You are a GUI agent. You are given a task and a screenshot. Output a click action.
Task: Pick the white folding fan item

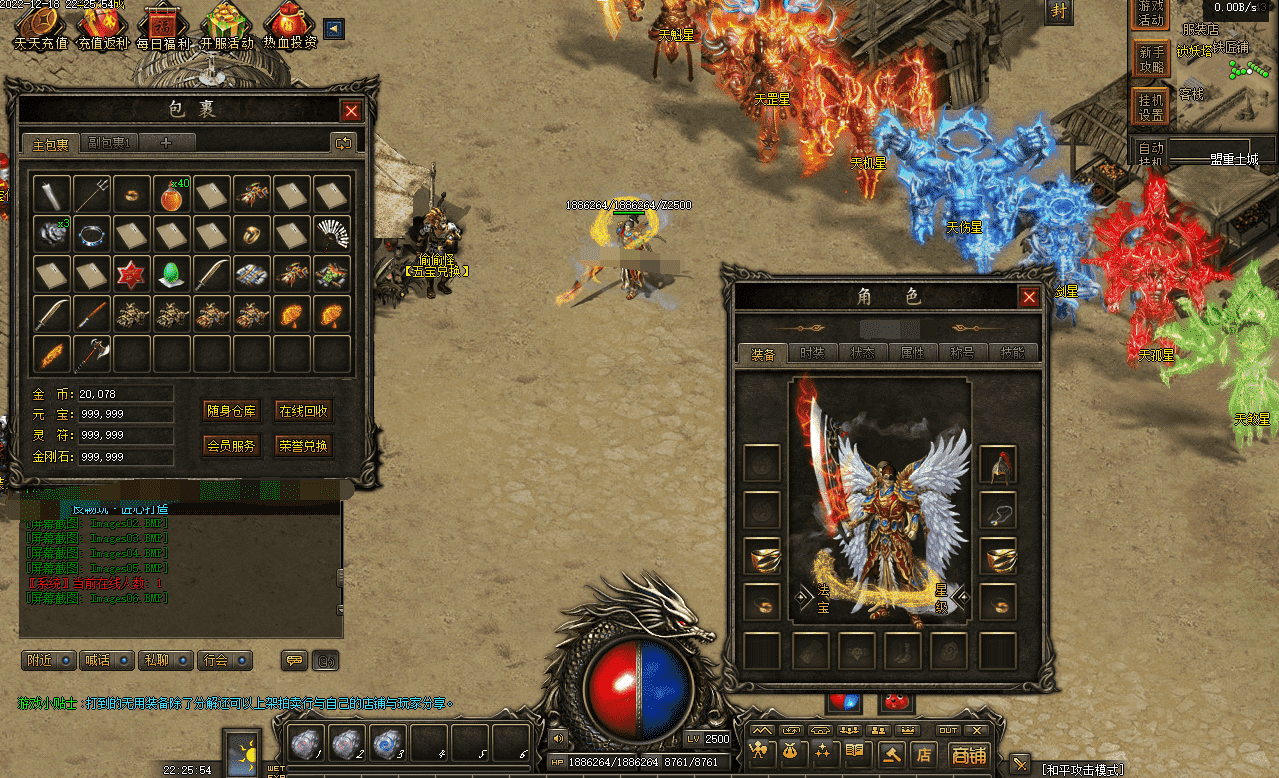point(331,234)
